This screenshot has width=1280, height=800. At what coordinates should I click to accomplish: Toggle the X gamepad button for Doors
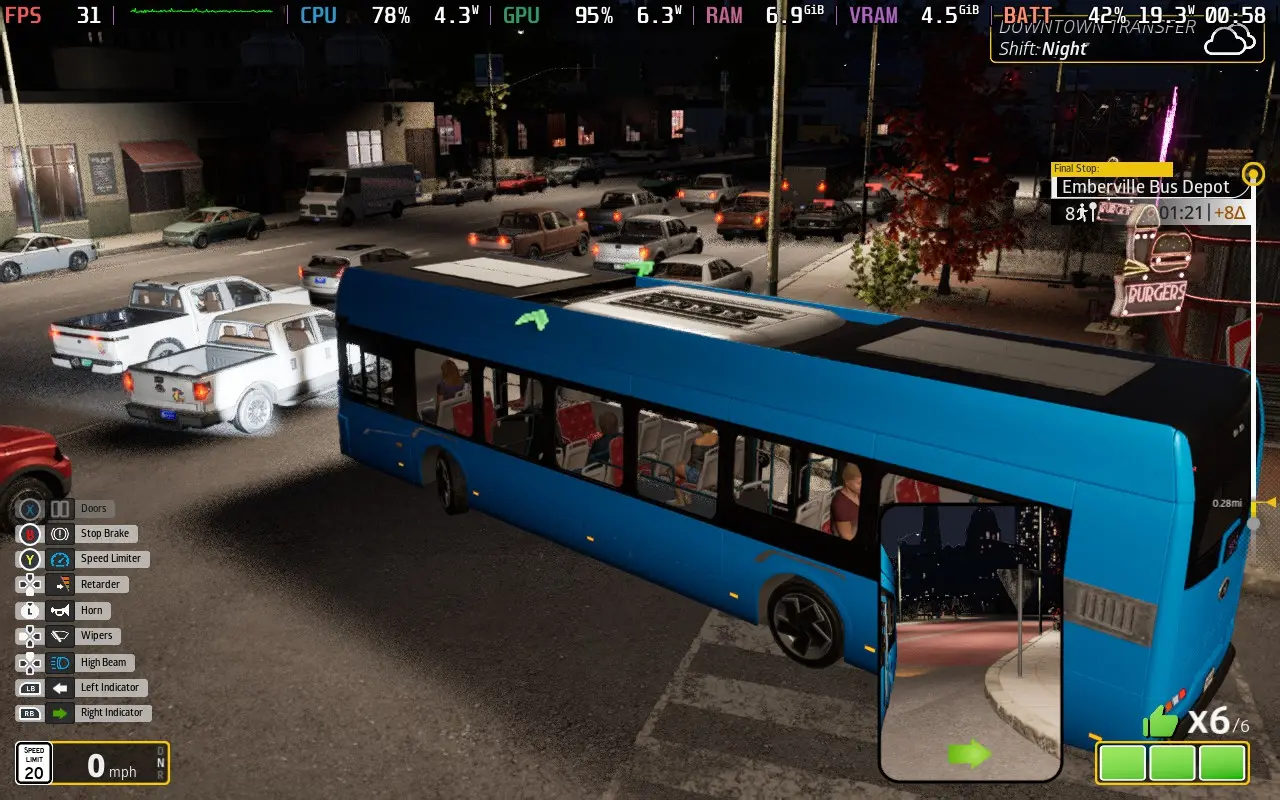(x=29, y=508)
